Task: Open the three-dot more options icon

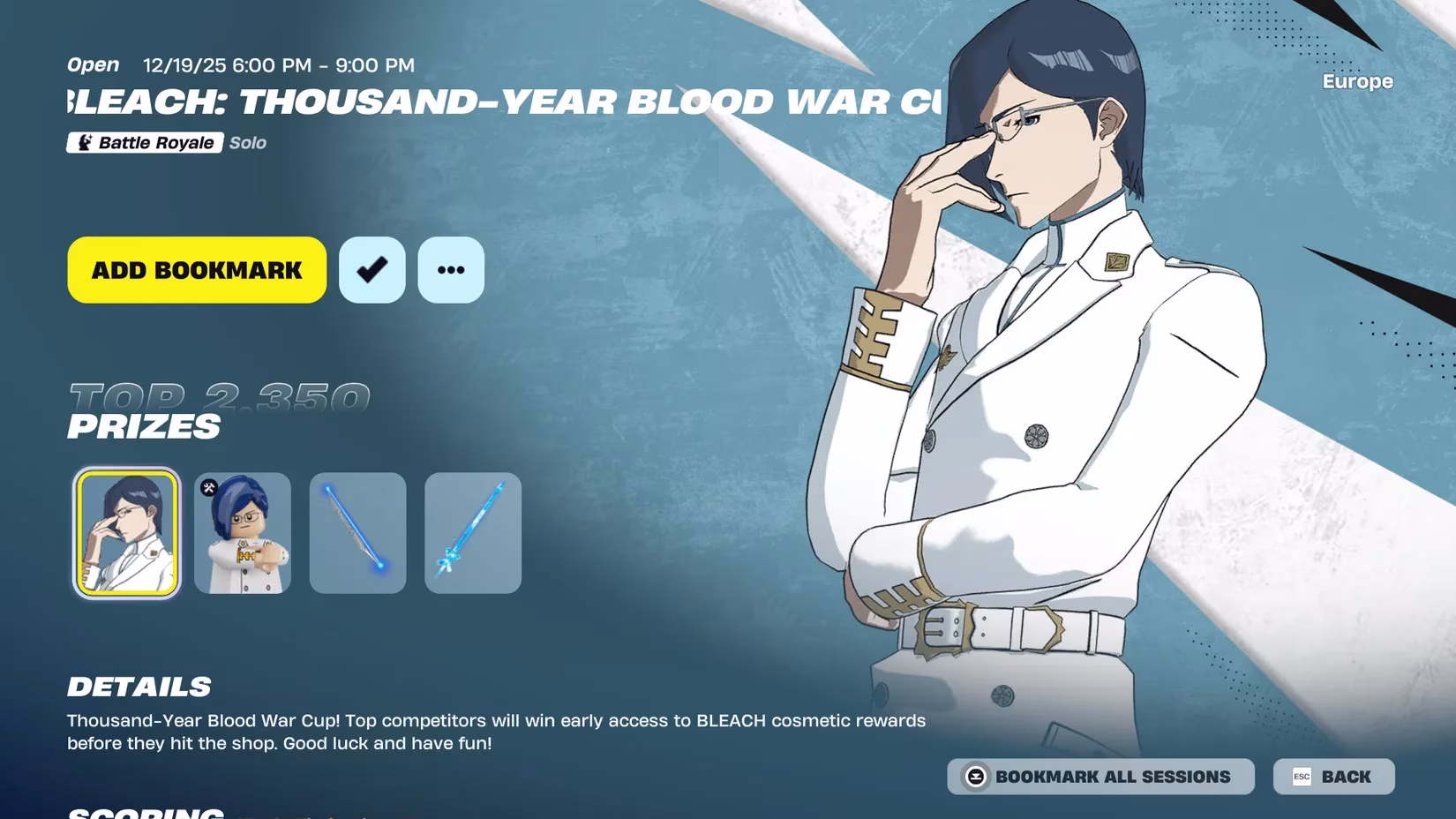Action: coord(451,270)
